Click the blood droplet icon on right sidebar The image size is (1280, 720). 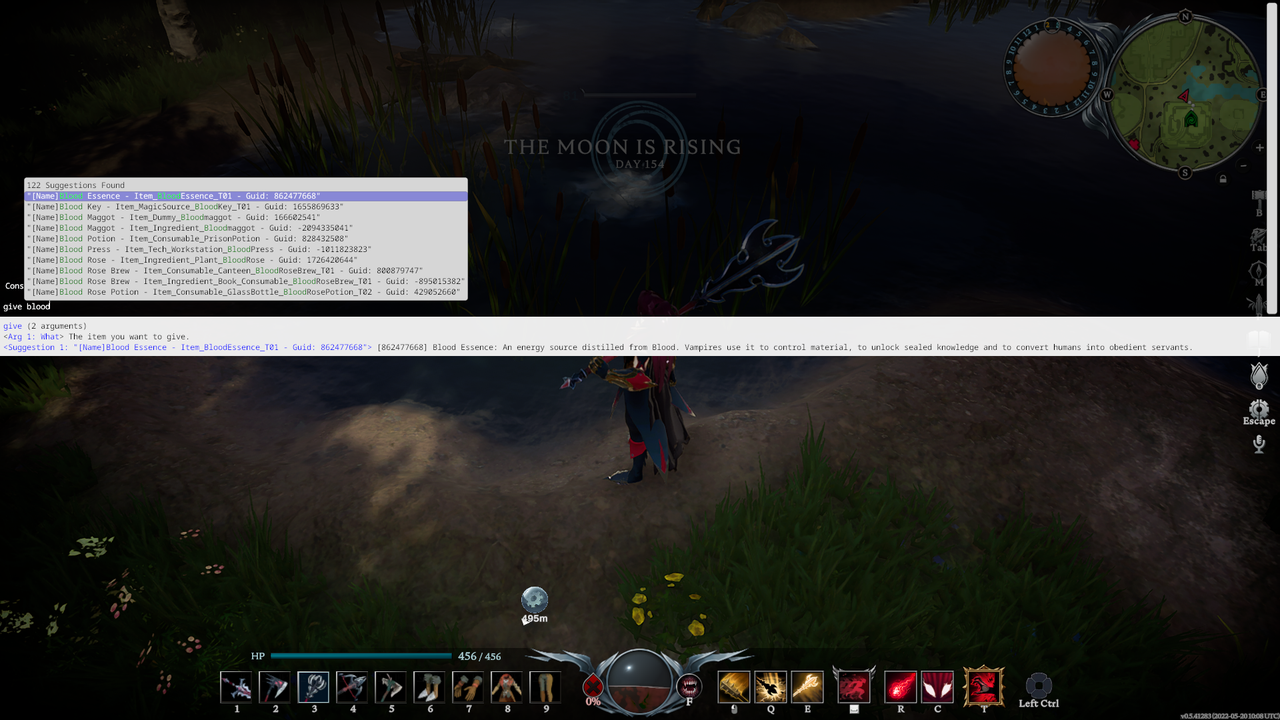coord(1259,376)
